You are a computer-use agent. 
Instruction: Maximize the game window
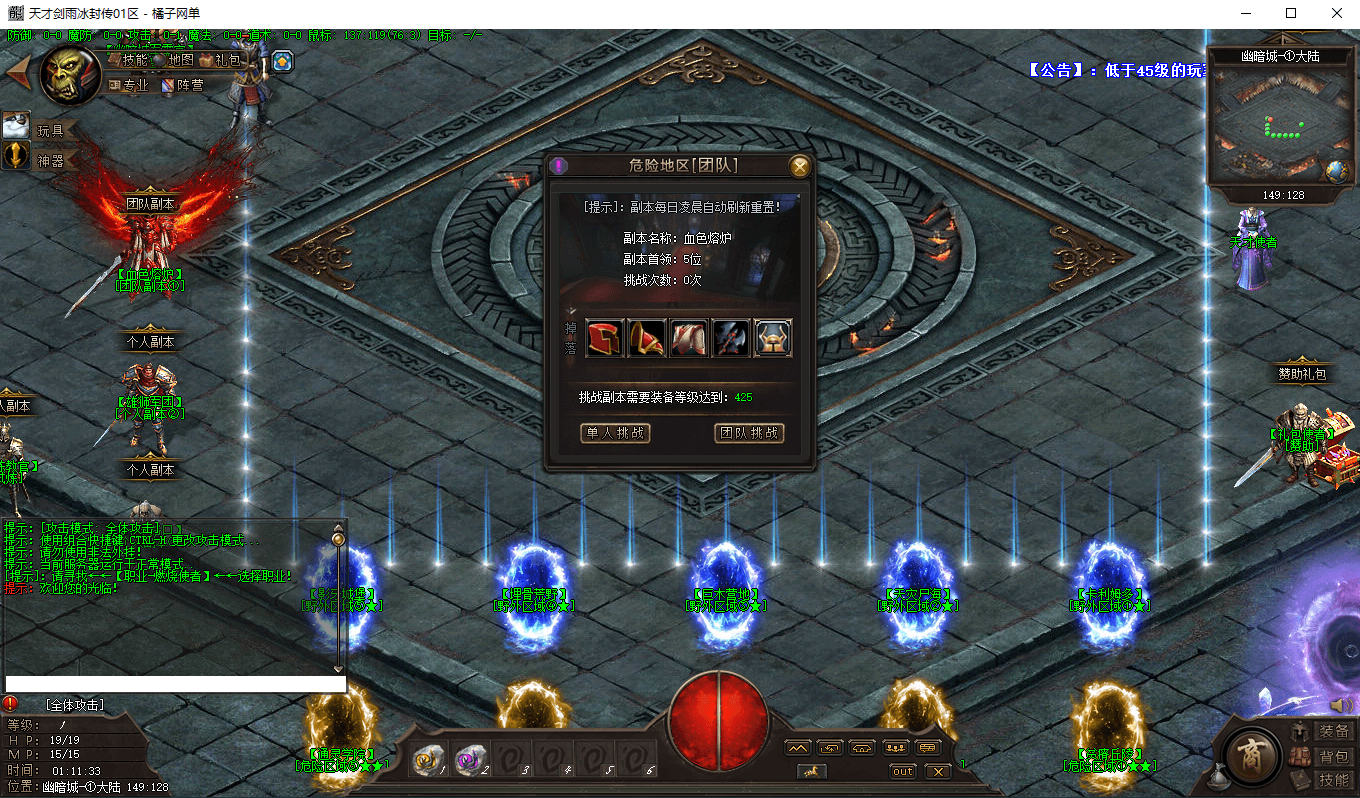point(1291,13)
